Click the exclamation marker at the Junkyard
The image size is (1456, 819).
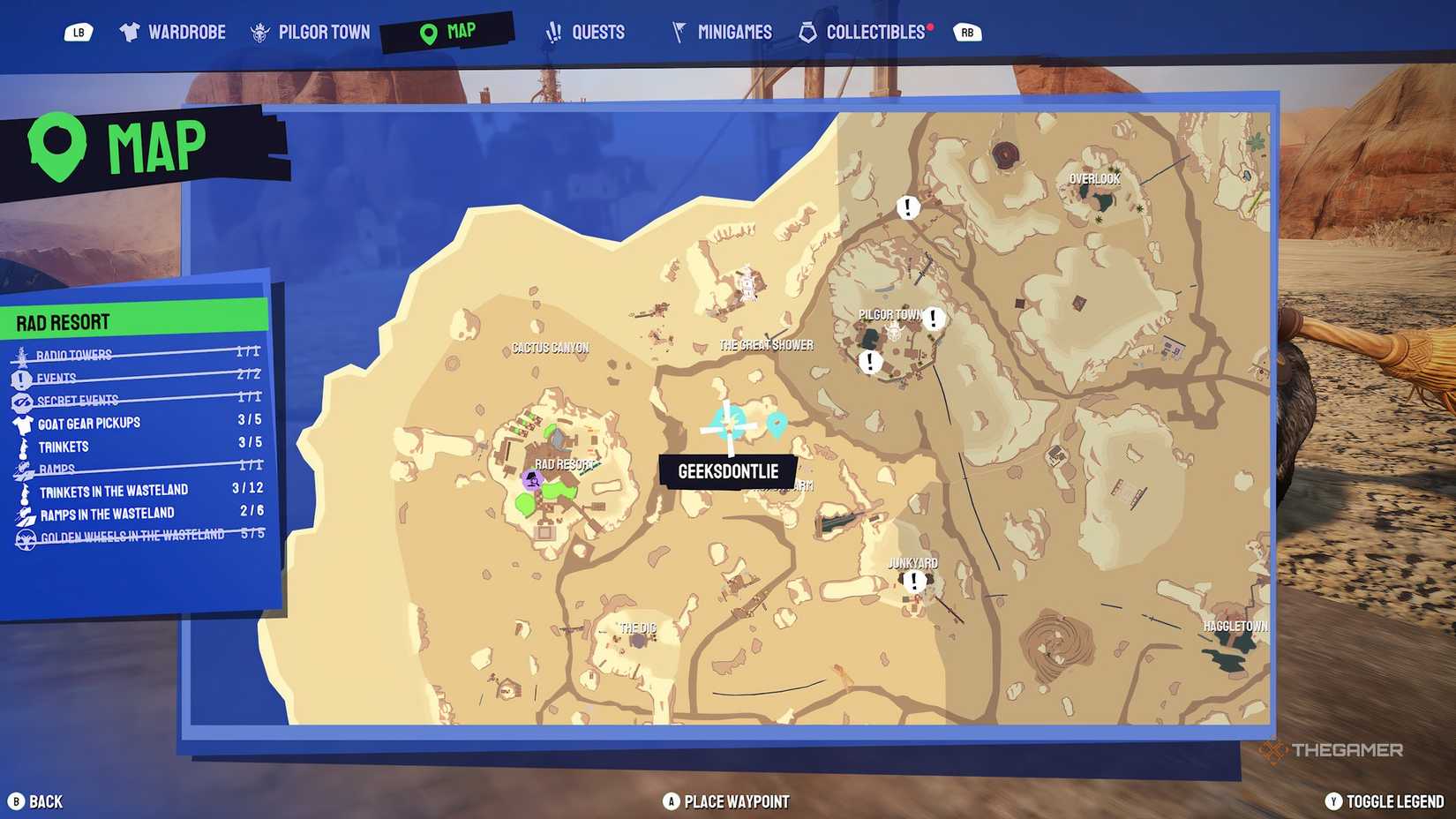(x=913, y=581)
